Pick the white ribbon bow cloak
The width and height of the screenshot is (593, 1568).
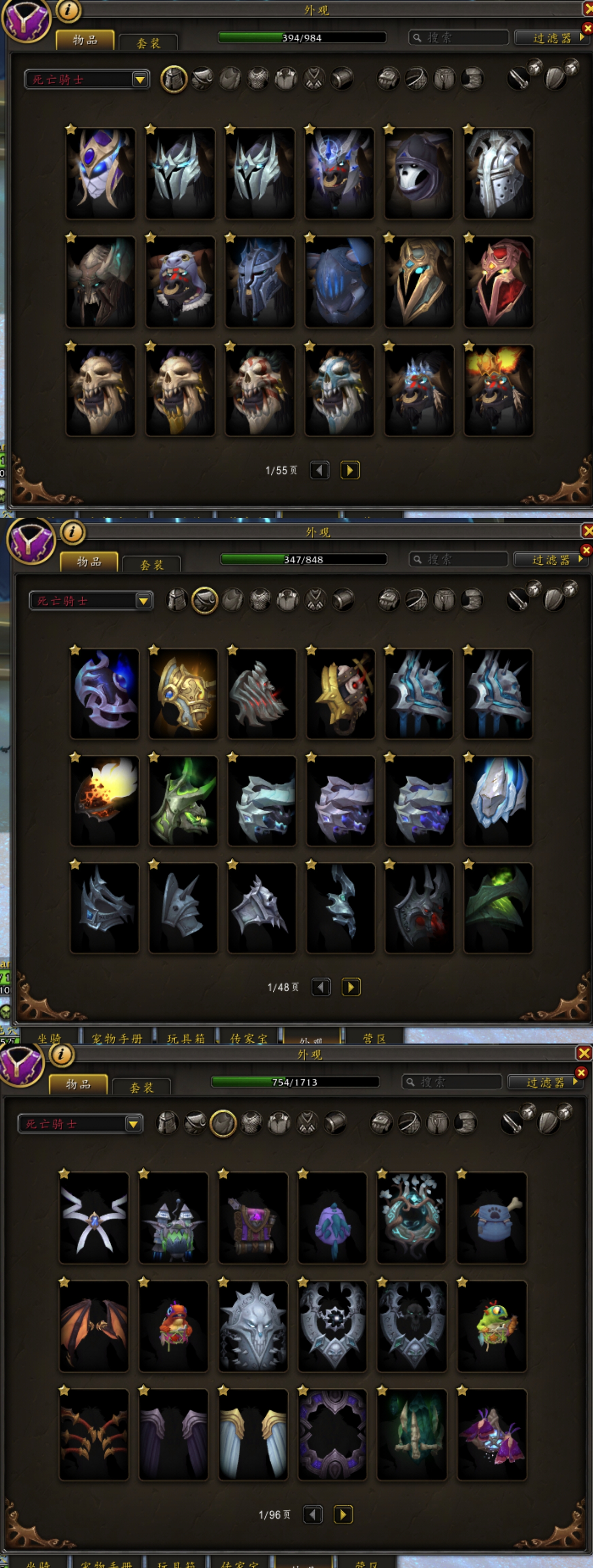(94, 1217)
